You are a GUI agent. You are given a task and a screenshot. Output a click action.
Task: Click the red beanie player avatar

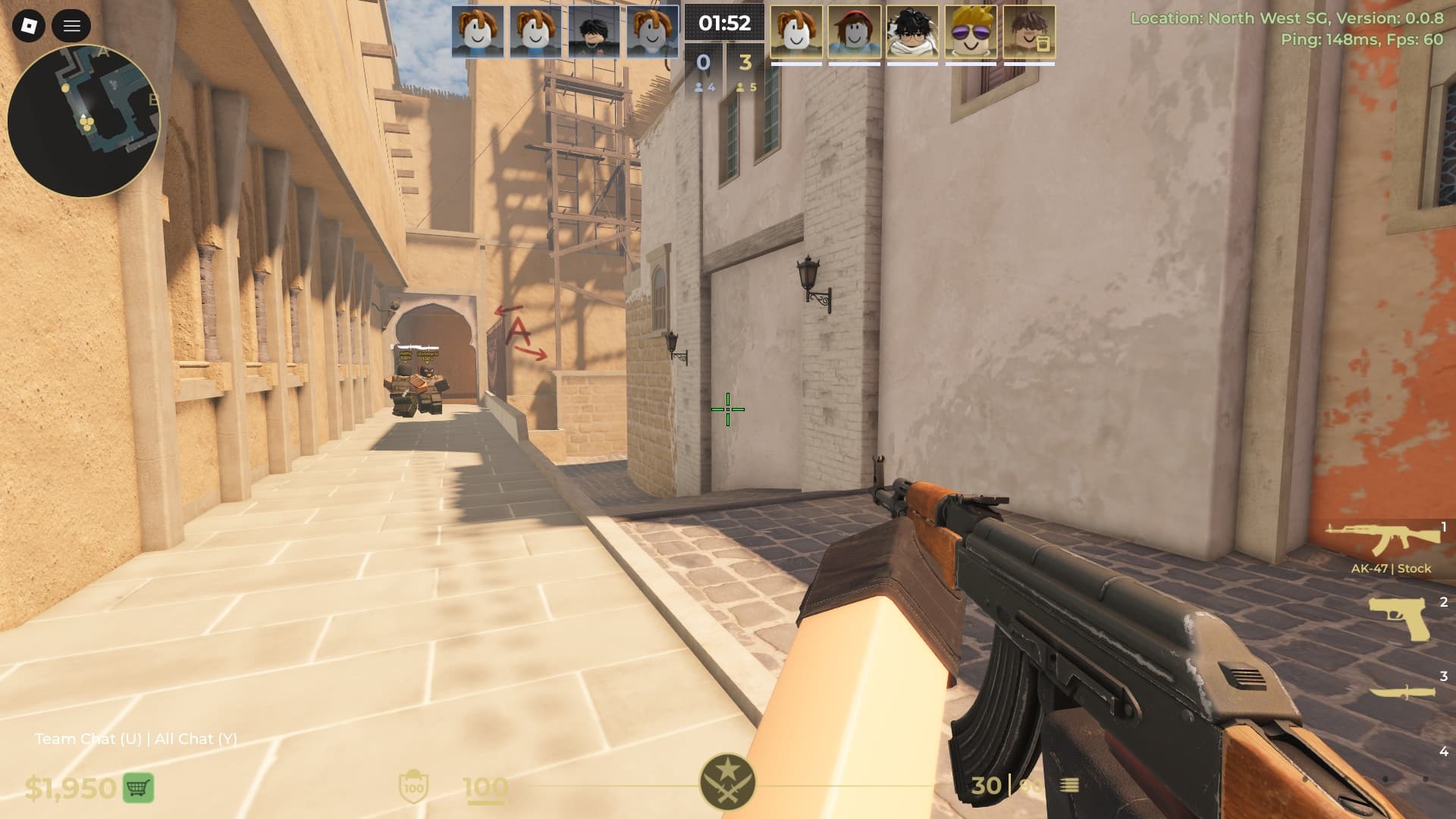point(855,32)
